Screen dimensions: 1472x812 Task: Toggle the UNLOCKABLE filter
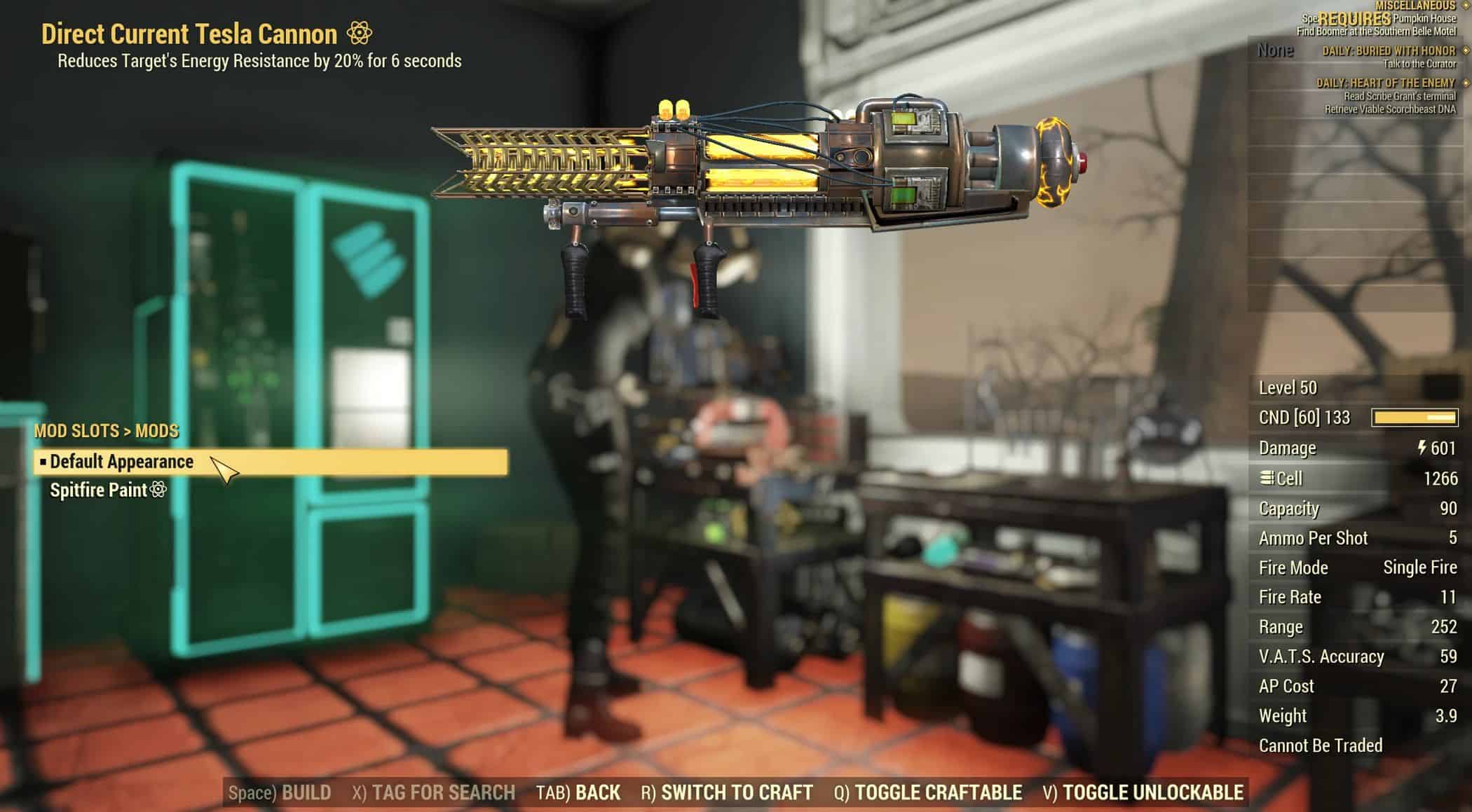point(1143,792)
